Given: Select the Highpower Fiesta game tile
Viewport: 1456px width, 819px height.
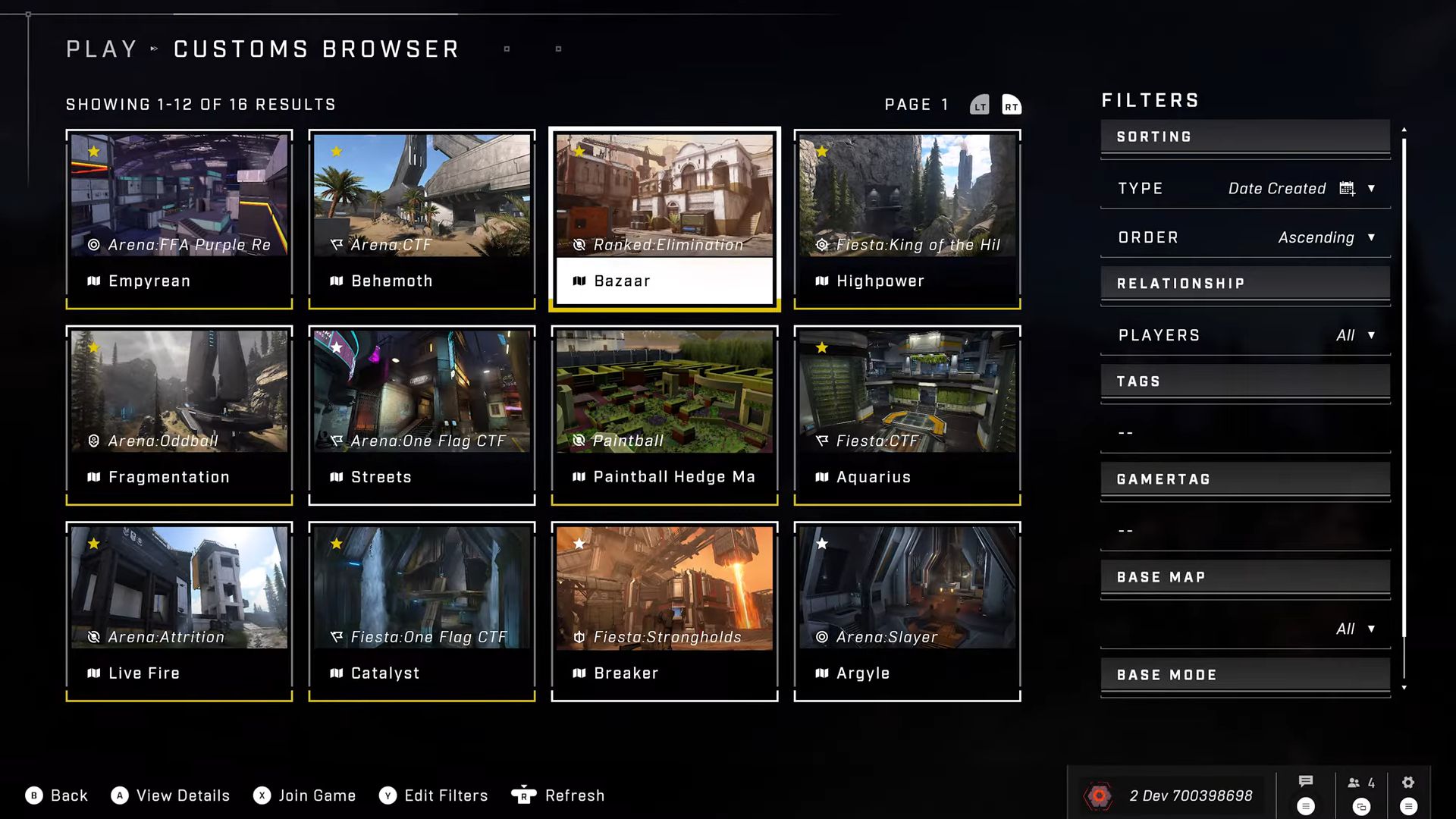Looking at the screenshot, I should tap(907, 219).
